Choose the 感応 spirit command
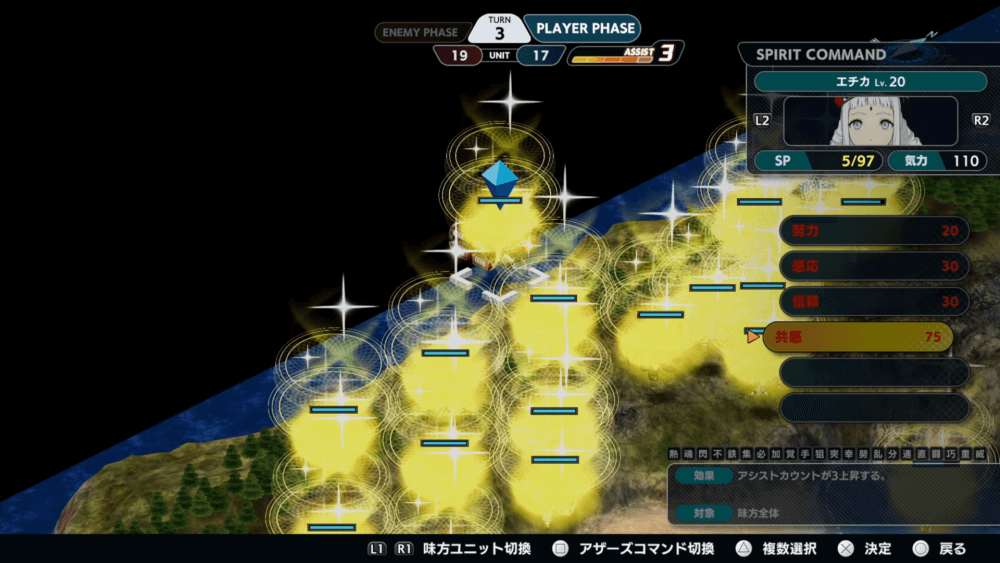1000x563 pixels. pyautogui.click(x=873, y=266)
